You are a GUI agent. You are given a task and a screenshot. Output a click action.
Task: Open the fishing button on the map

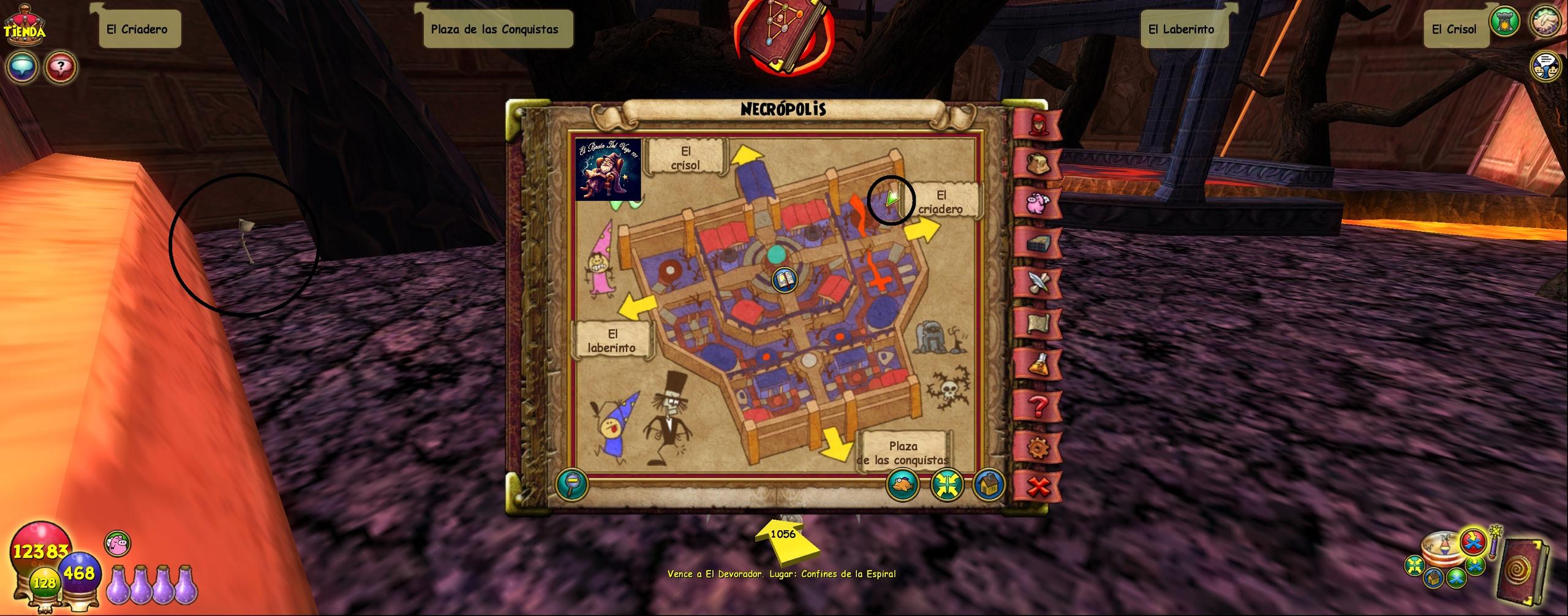[x=902, y=484]
